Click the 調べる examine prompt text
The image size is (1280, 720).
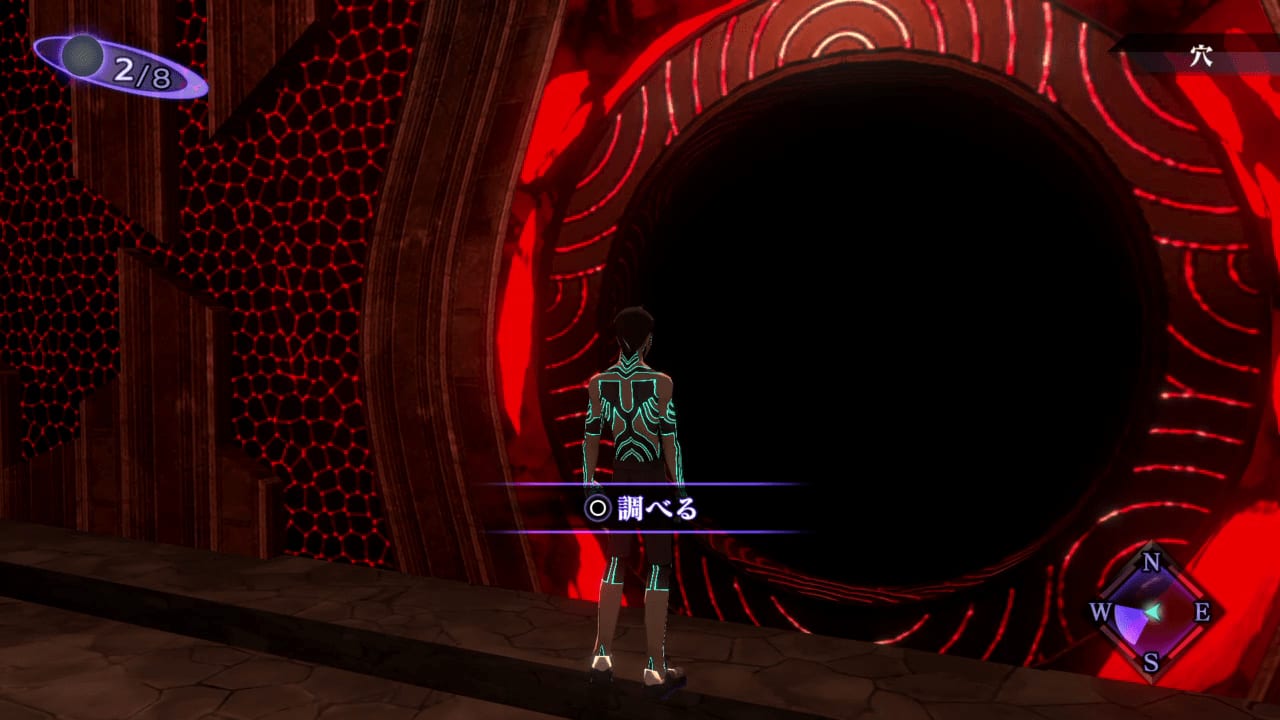click(x=660, y=507)
